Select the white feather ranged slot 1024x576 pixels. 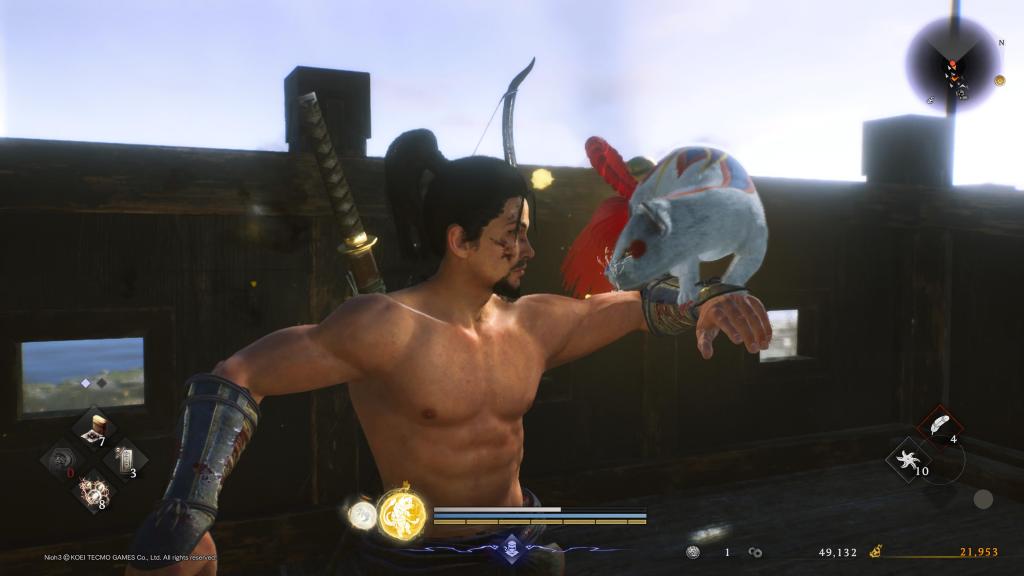point(939,426)
